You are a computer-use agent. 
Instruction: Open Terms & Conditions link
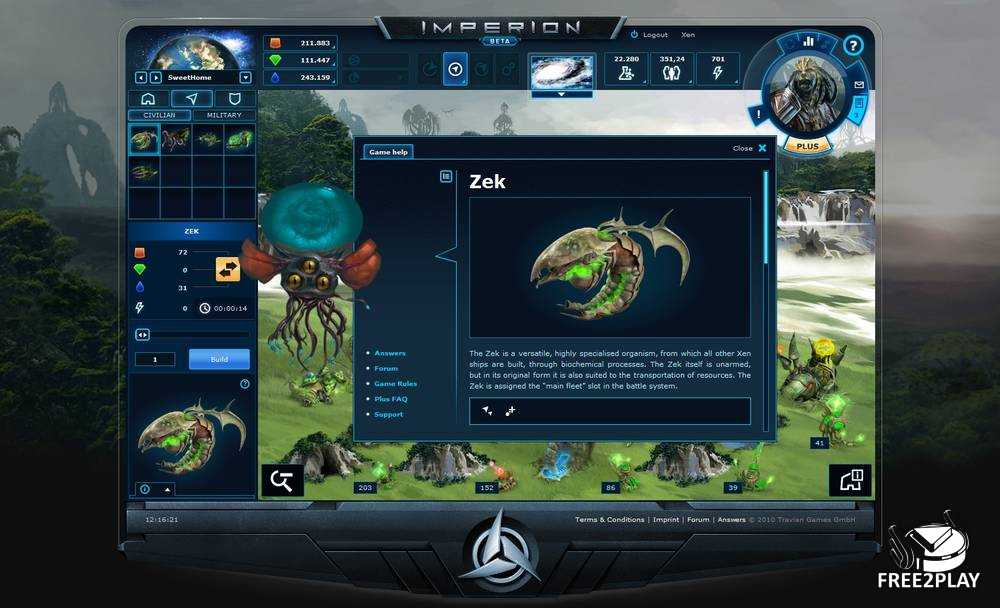click(x=609, y=520)
